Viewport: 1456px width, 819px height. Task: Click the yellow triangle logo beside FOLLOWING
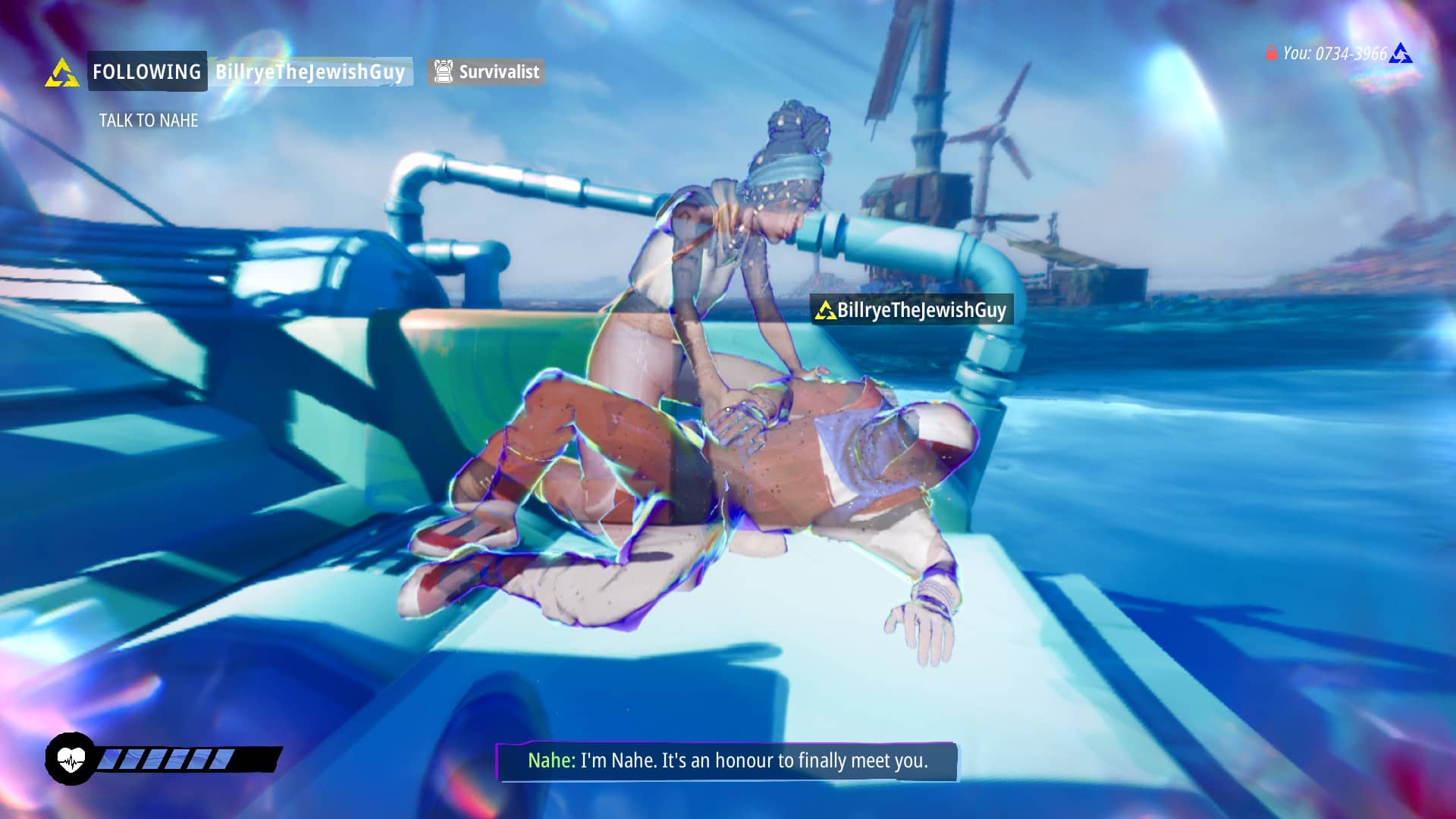click(61, 74)
